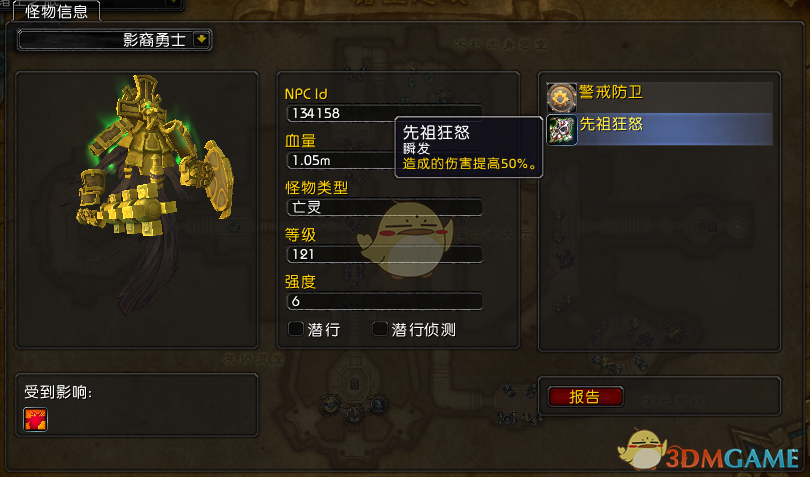Toggle the 潜行侦测 checkbox
Screen dimensions: 810x477
click(380, 329)
